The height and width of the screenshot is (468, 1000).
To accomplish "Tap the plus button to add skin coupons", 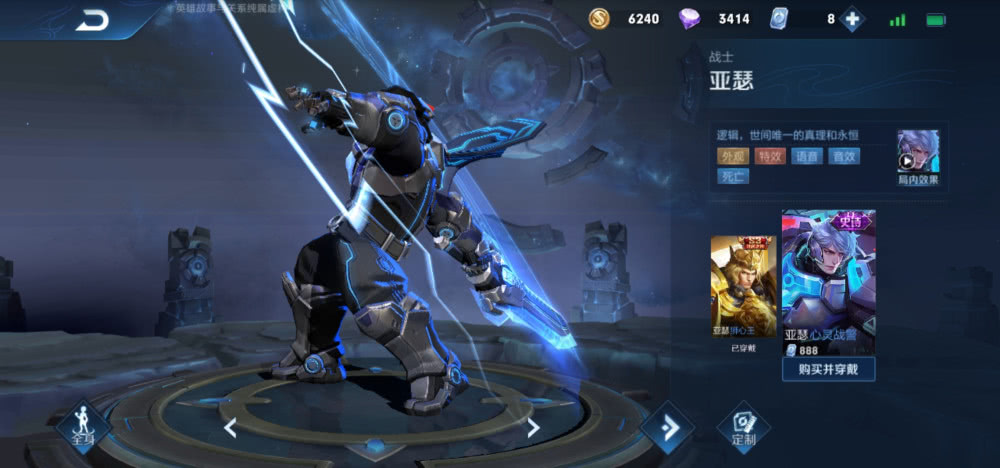I will (852, 19).
